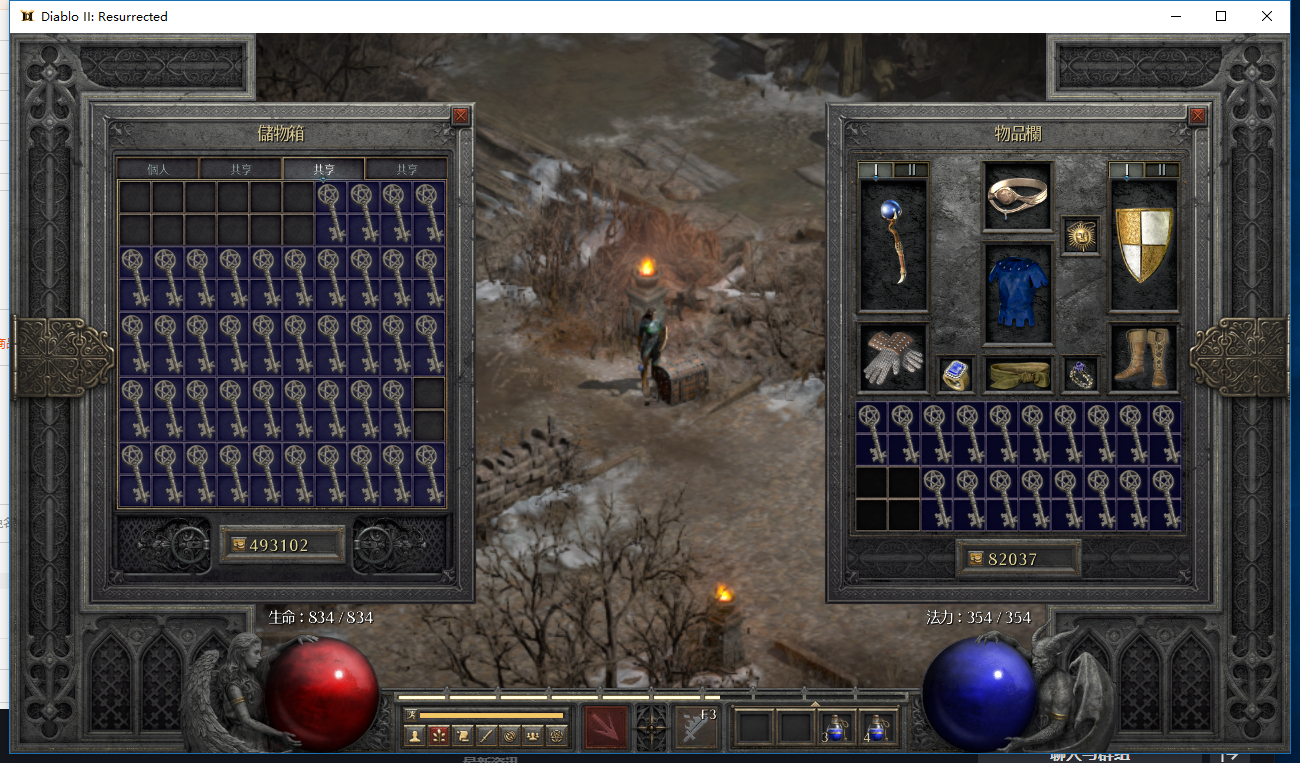
Task: Select the golden sun amulet
Action: click(x=1080, y=236)
